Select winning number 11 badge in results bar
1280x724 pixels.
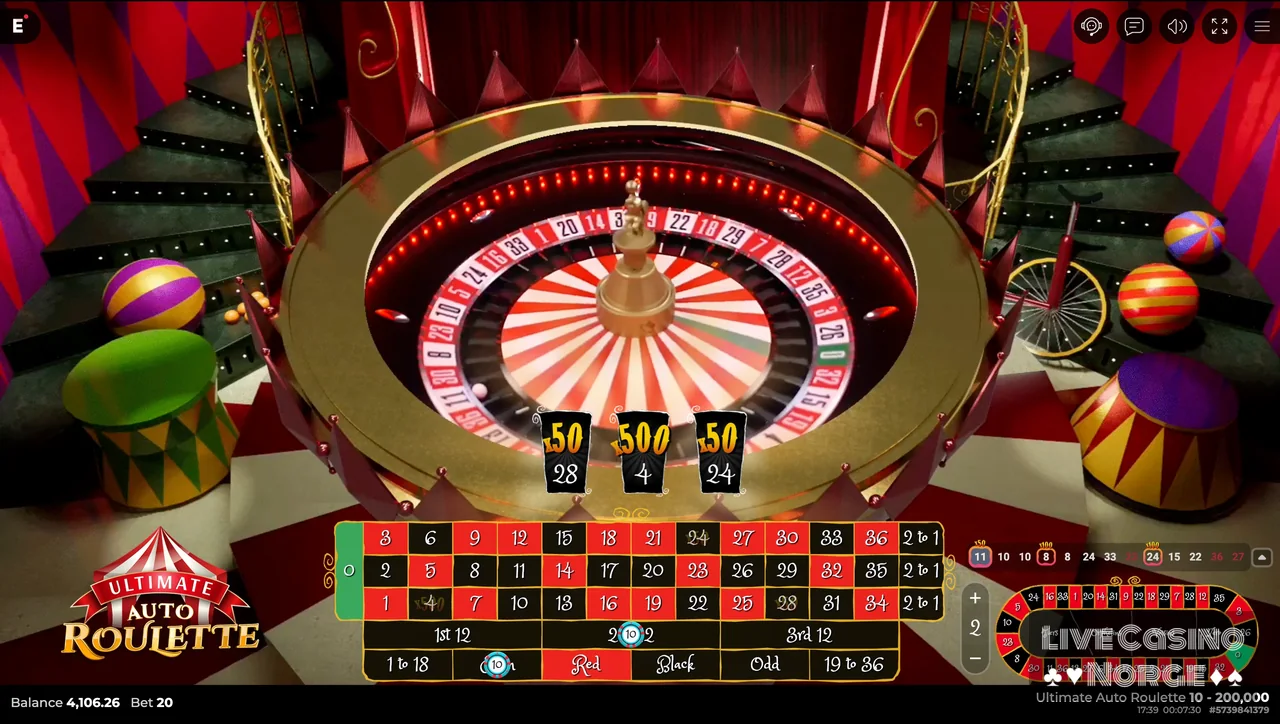(x=980, y=556)
